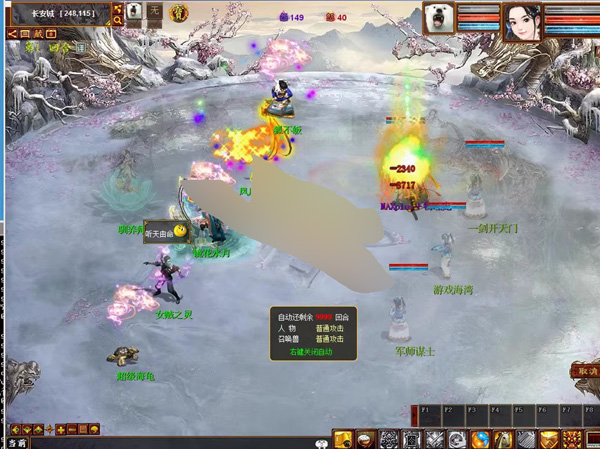The width and height of the screenshot is (600, 449).
Task: Open the gold treasure chest menu icon
Action: click(x=342, y=439)
